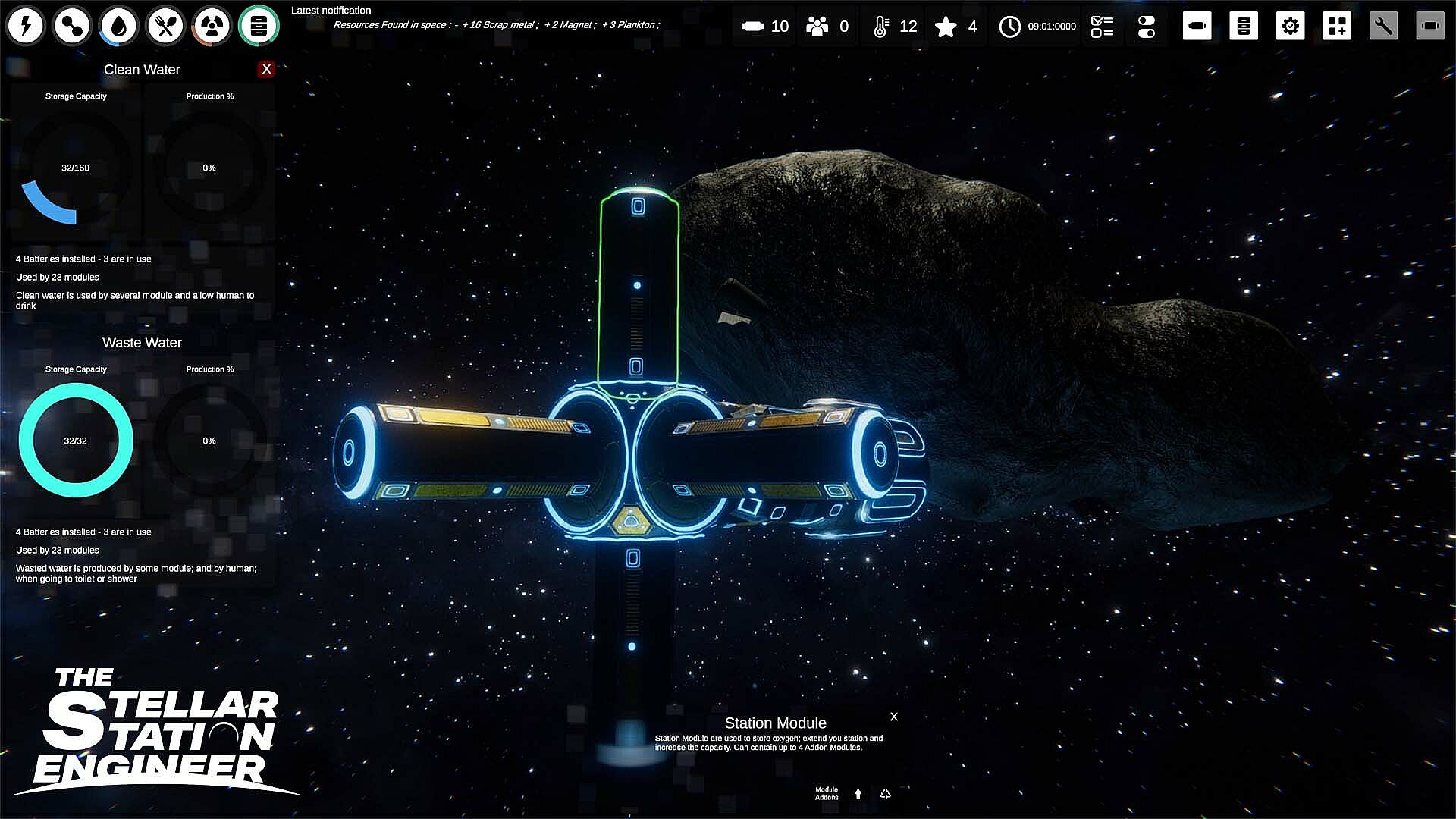Select the water droplet resource icon
This screenshot has width=1456, height=819.
pyautogui.click(x=119, y=26)
